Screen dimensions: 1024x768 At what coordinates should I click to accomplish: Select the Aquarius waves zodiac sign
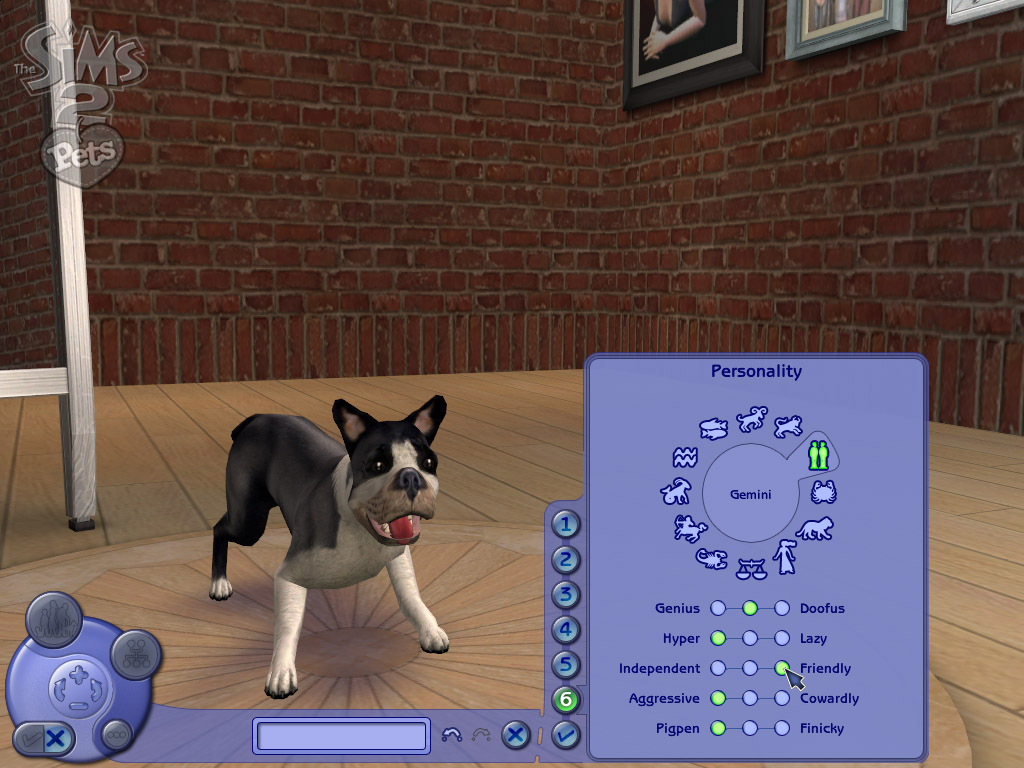pos(684,458)
